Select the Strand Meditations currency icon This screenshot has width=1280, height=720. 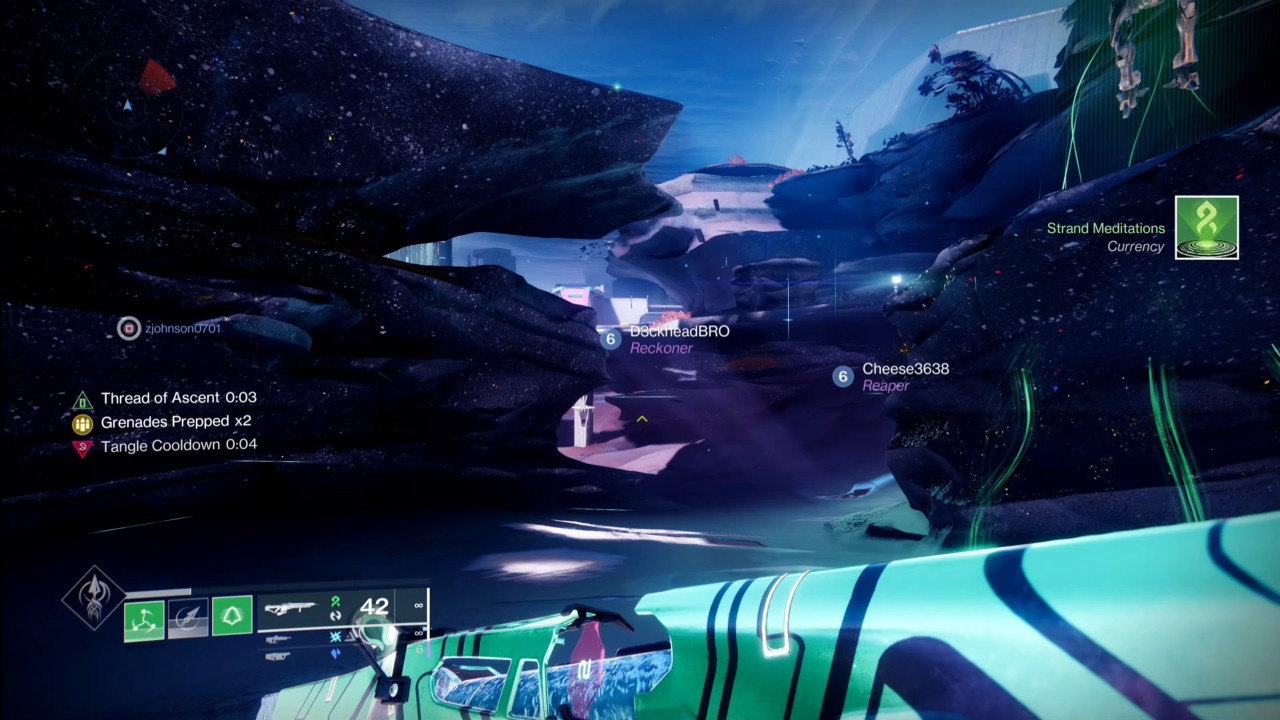(x=1207, y=228)
